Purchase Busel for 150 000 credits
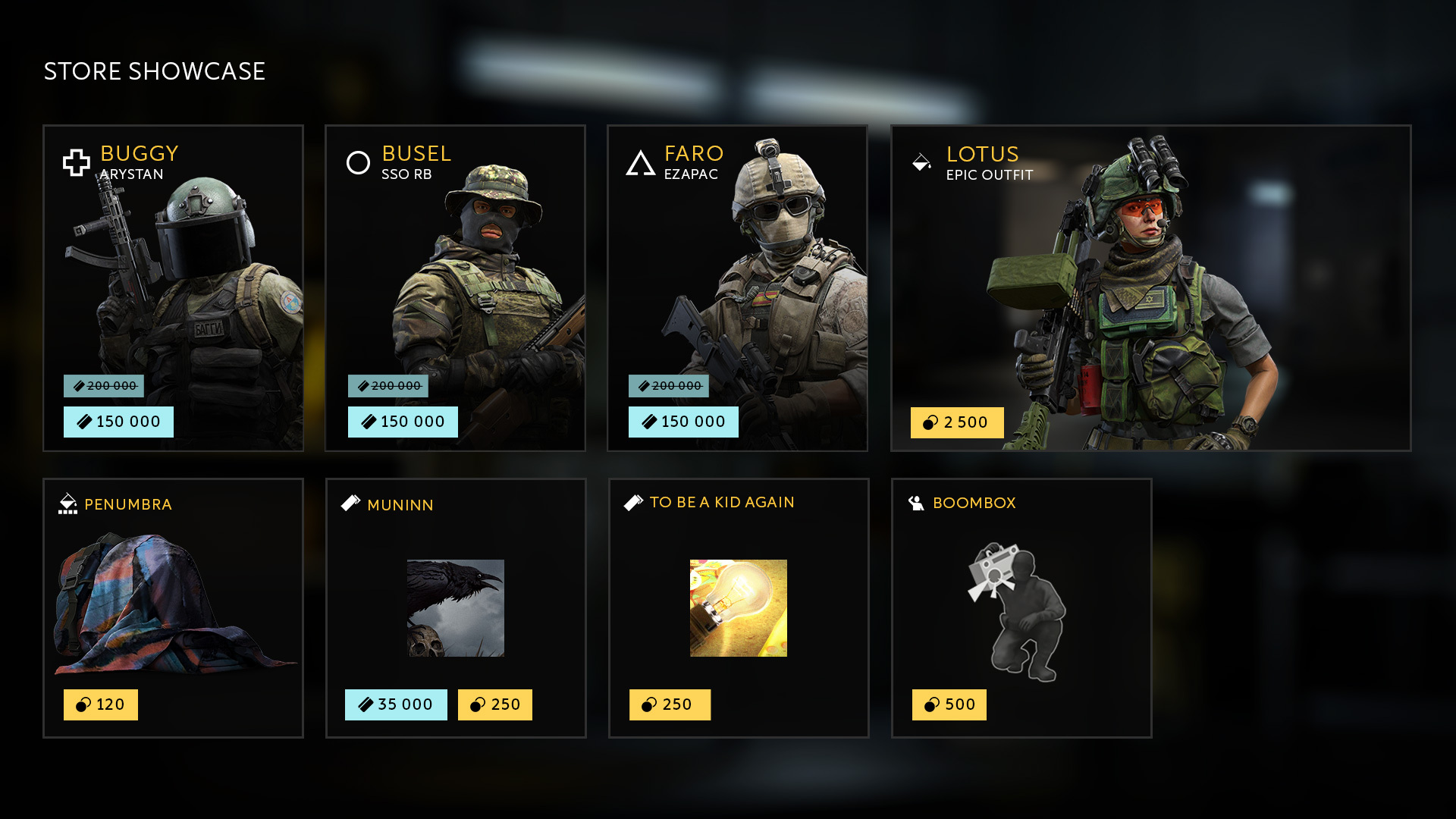This screenshot has width=1456, height=819. (x=403, y=422)
